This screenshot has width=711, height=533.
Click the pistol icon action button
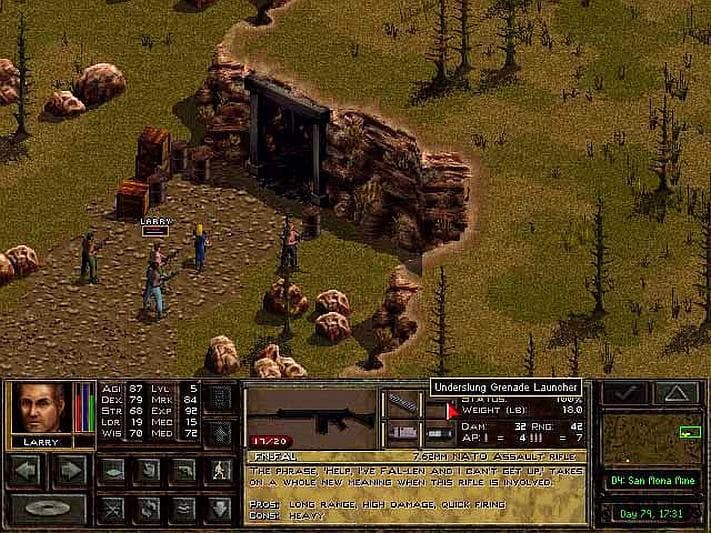pyautogui.click(x=182, y=470)
